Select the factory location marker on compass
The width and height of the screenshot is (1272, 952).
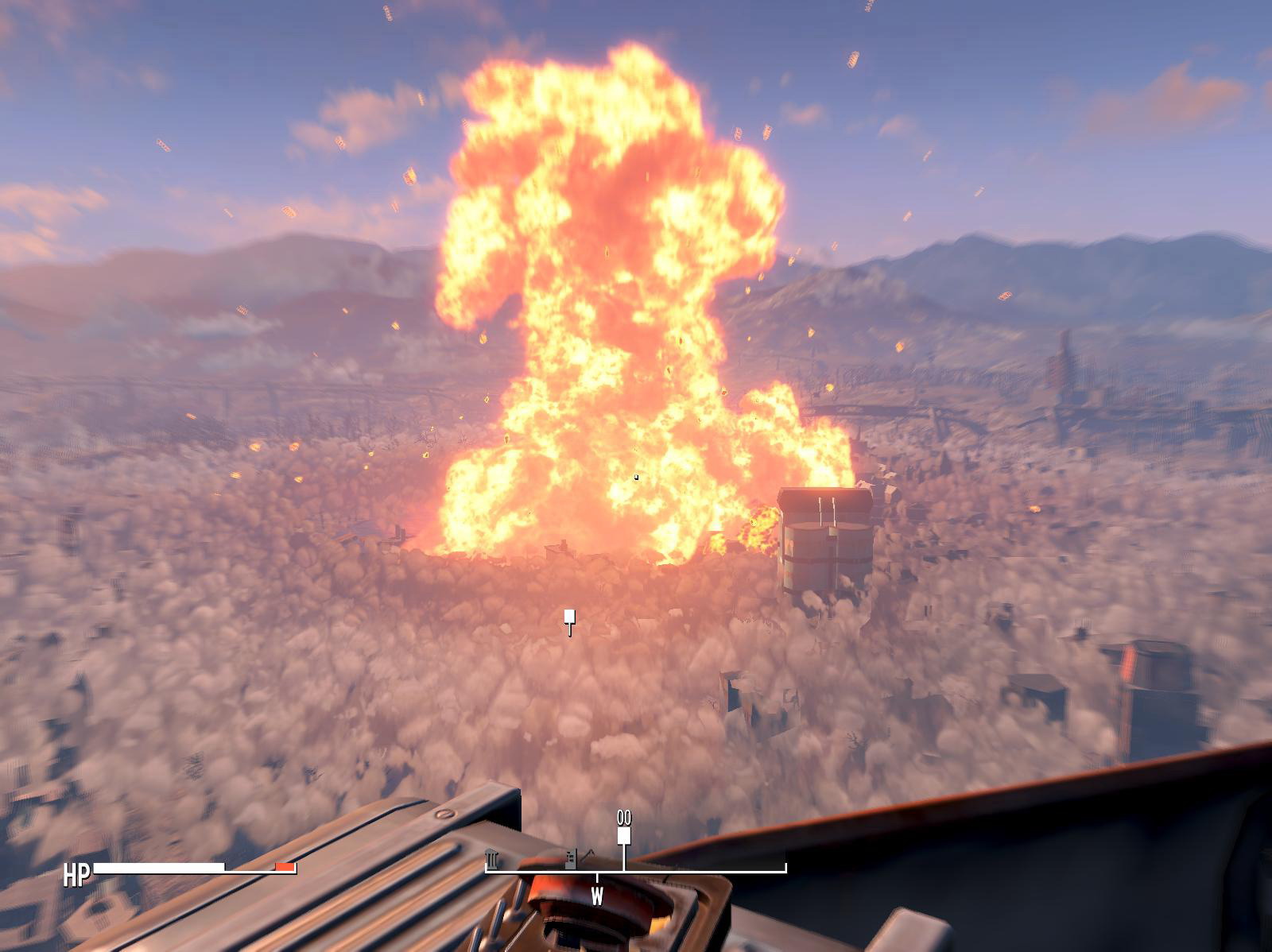tap(571, 859)
